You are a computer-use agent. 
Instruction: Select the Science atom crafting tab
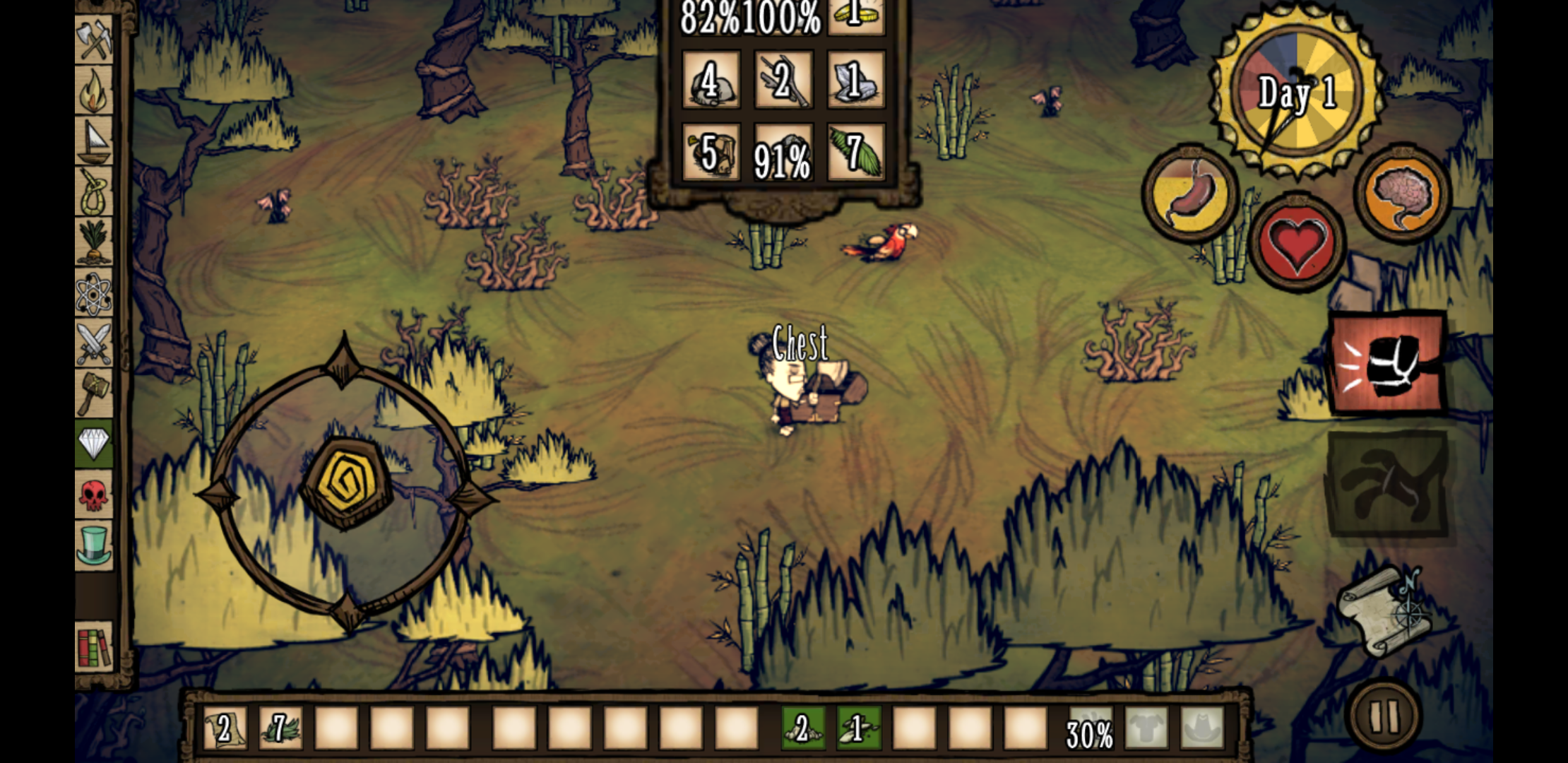coord(94,292)
